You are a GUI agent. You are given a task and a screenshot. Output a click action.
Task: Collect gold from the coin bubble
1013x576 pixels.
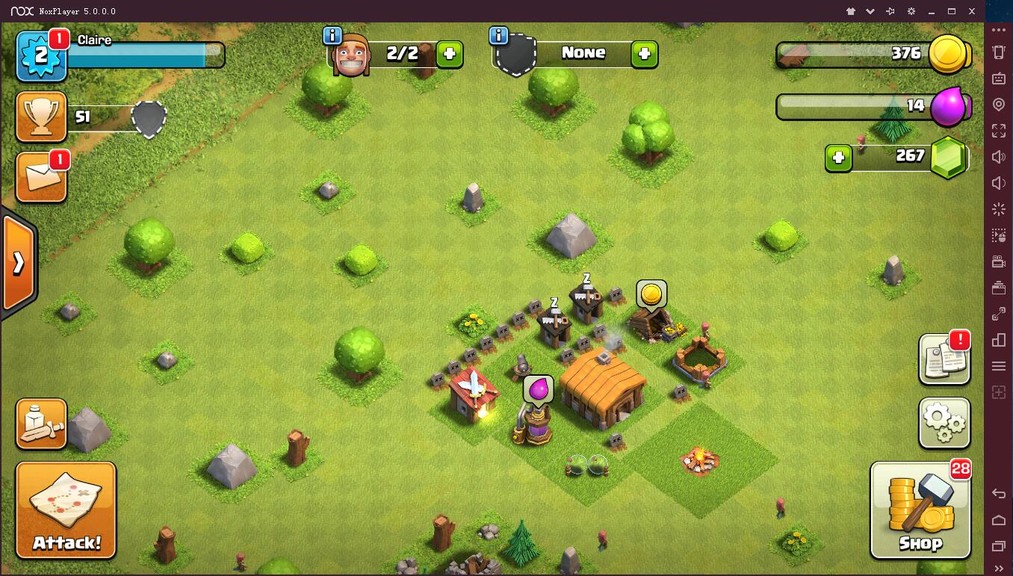click(651, 294)
